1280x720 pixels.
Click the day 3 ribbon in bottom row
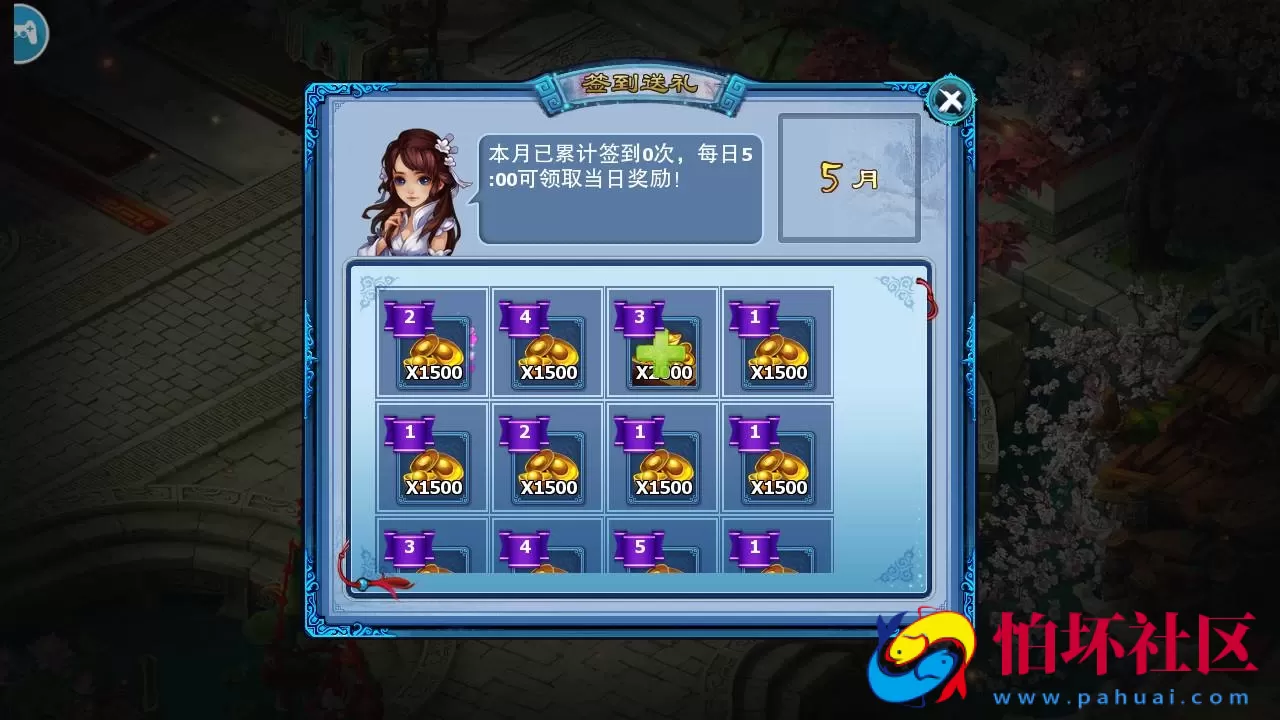click(x=409, y=547)
